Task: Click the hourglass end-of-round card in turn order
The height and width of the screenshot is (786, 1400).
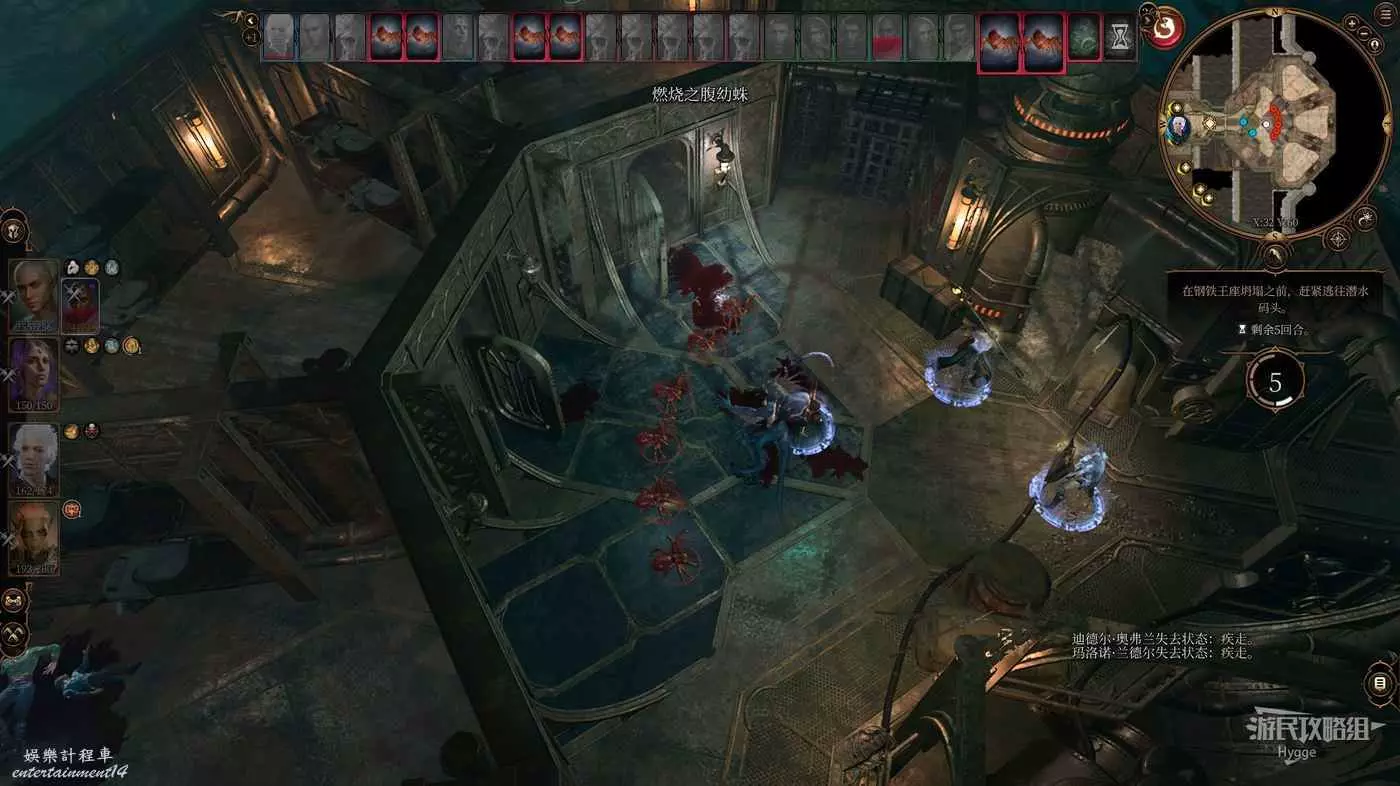Action: (1119, 39)
